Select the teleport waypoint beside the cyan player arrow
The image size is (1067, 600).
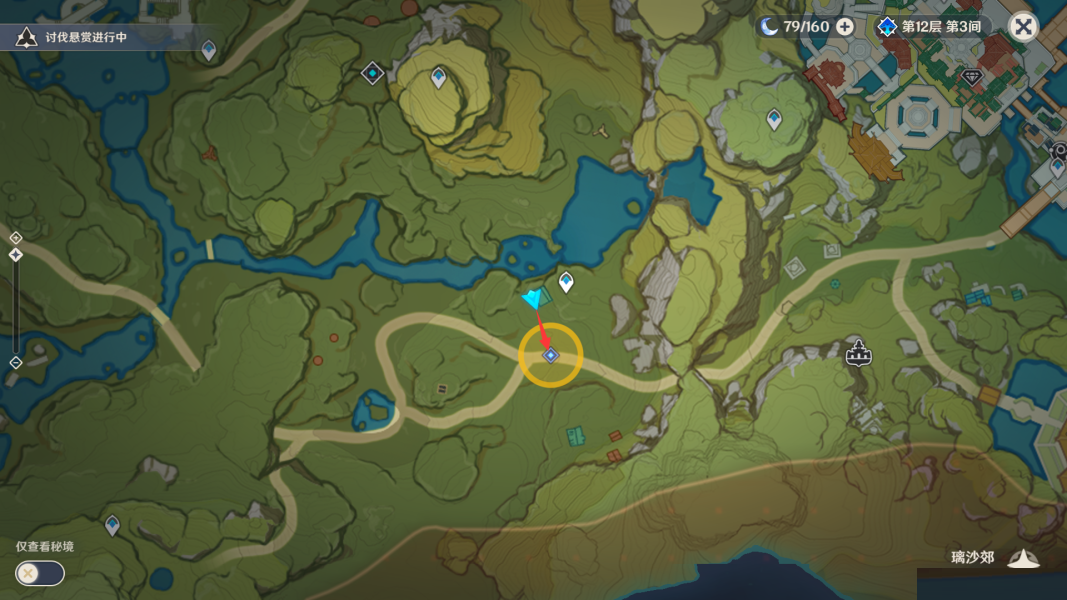click(566, 282)
